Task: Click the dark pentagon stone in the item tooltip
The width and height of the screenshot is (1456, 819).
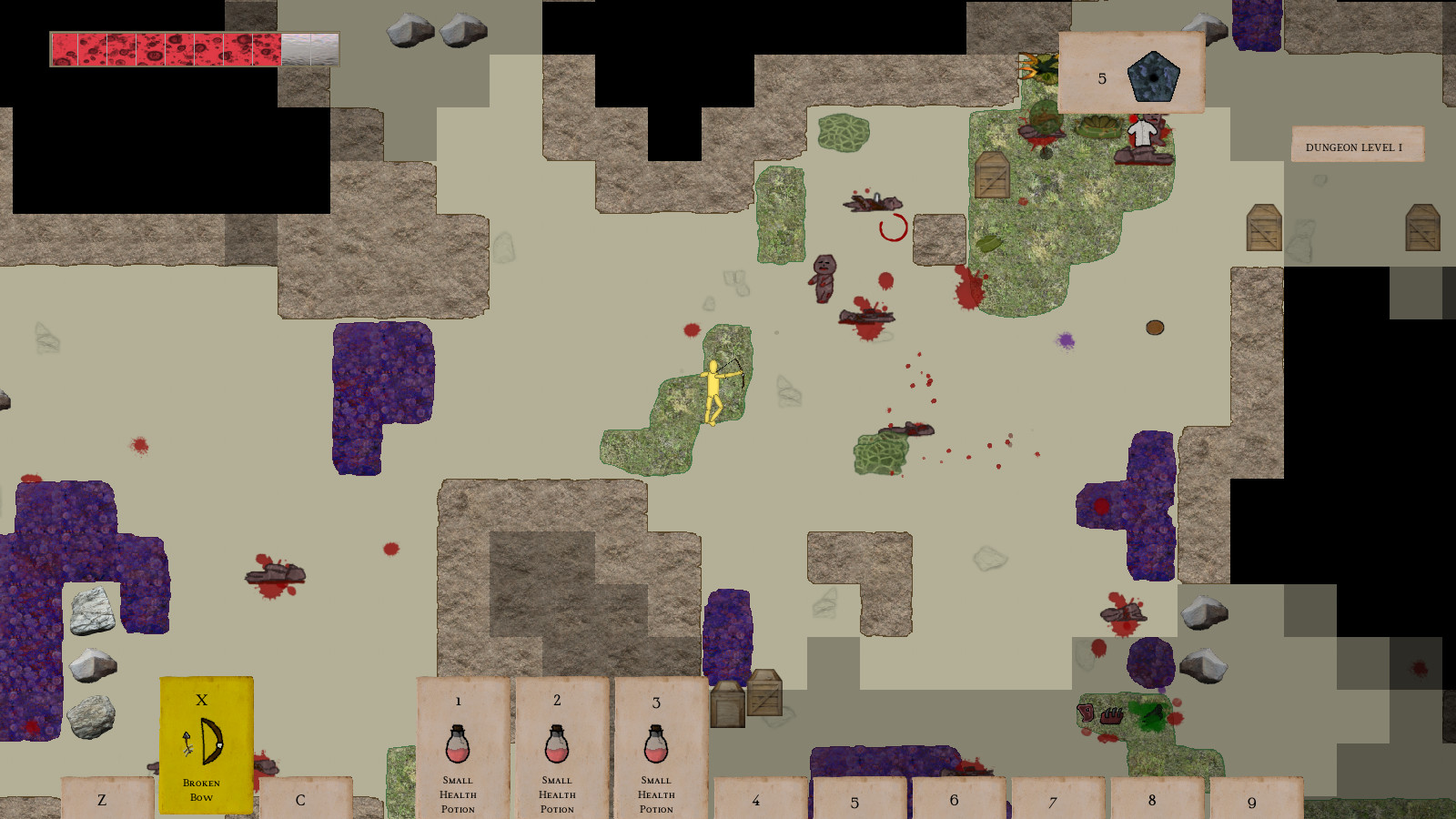Action: coord(1154,77)
